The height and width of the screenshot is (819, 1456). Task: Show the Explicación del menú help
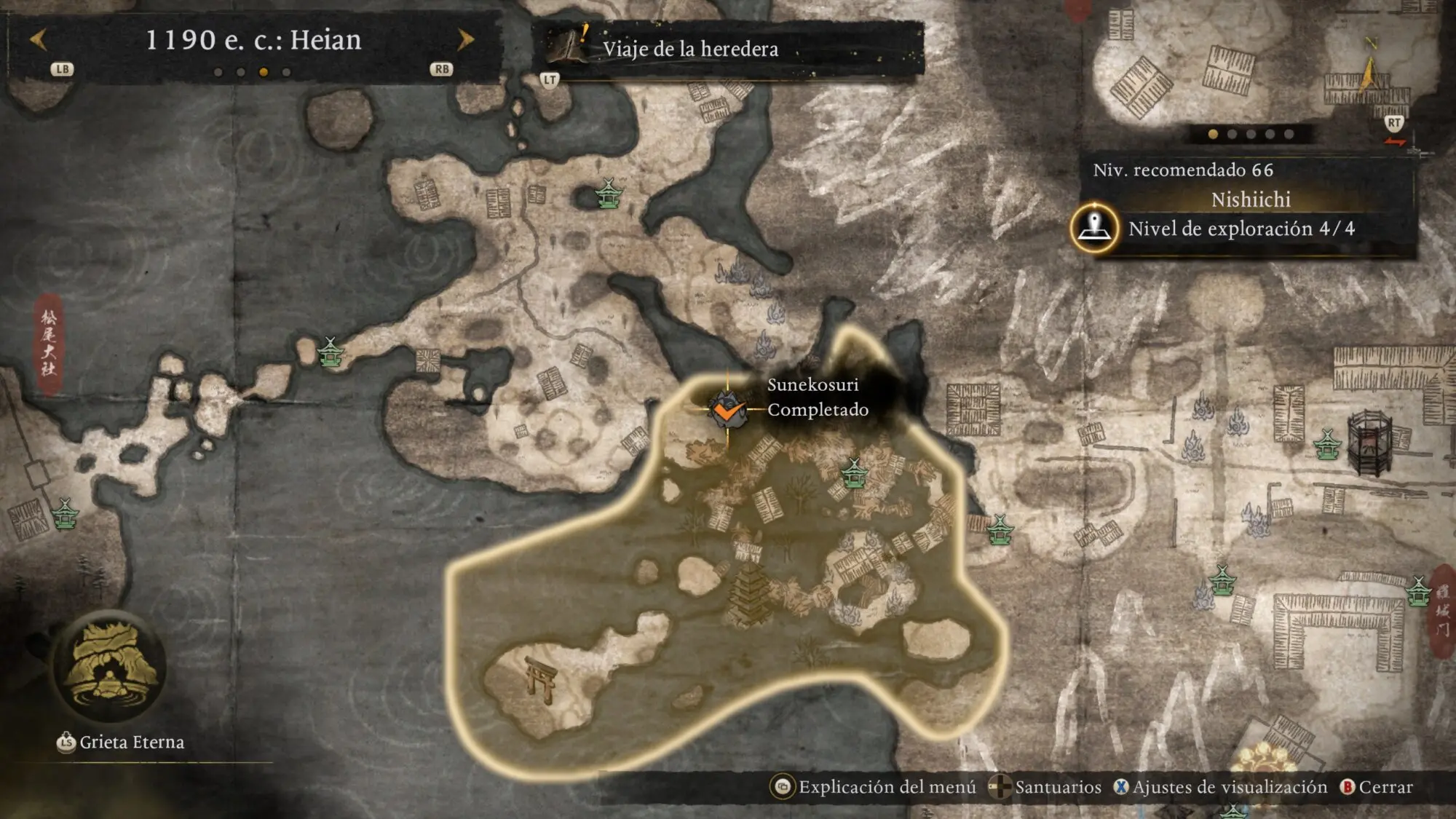(874, 787)
